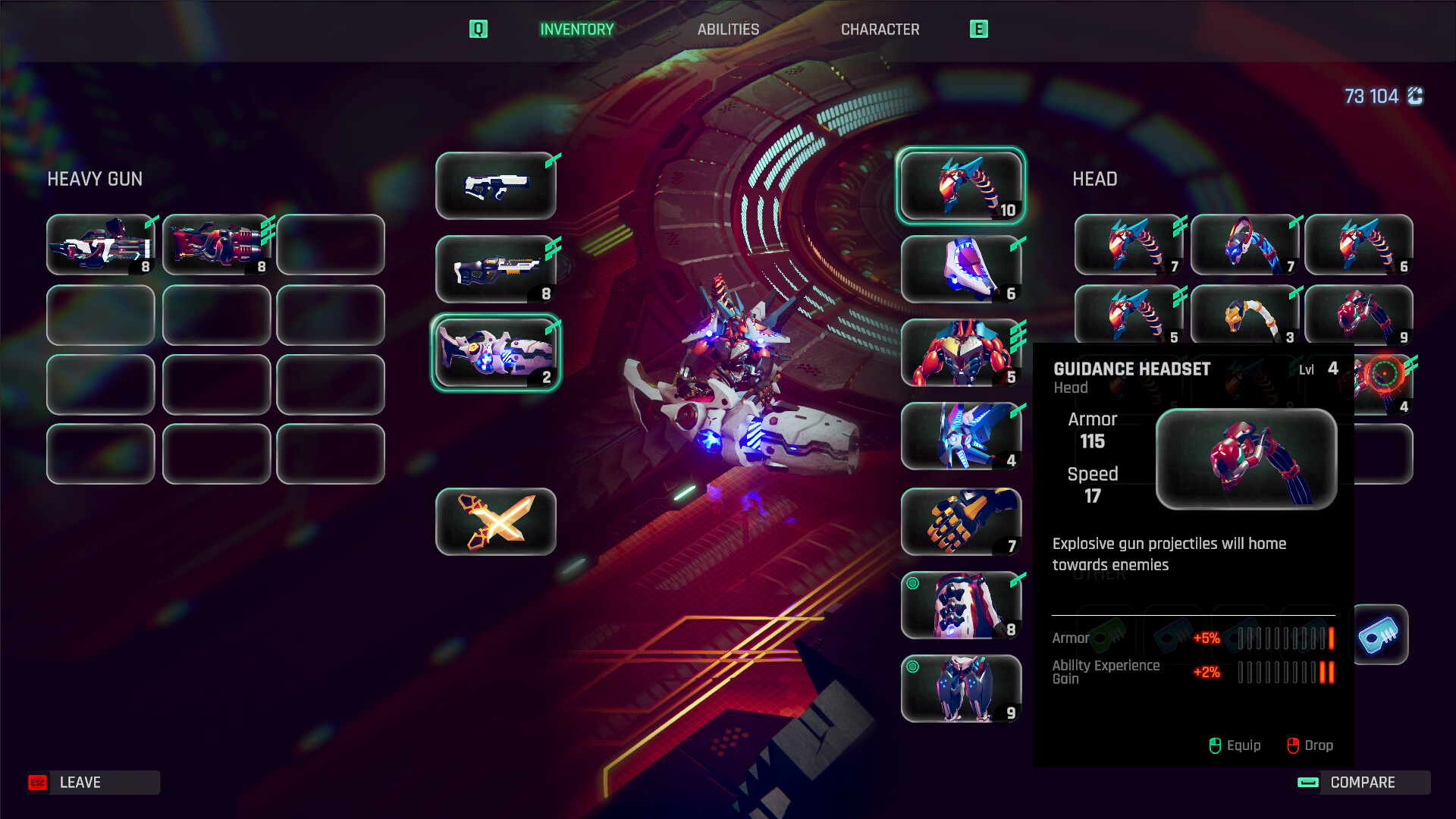Viewport: 1456px width, 819px height.
Task: Click the white heavy gun in the first slot
Action: (x=100, y=244)
